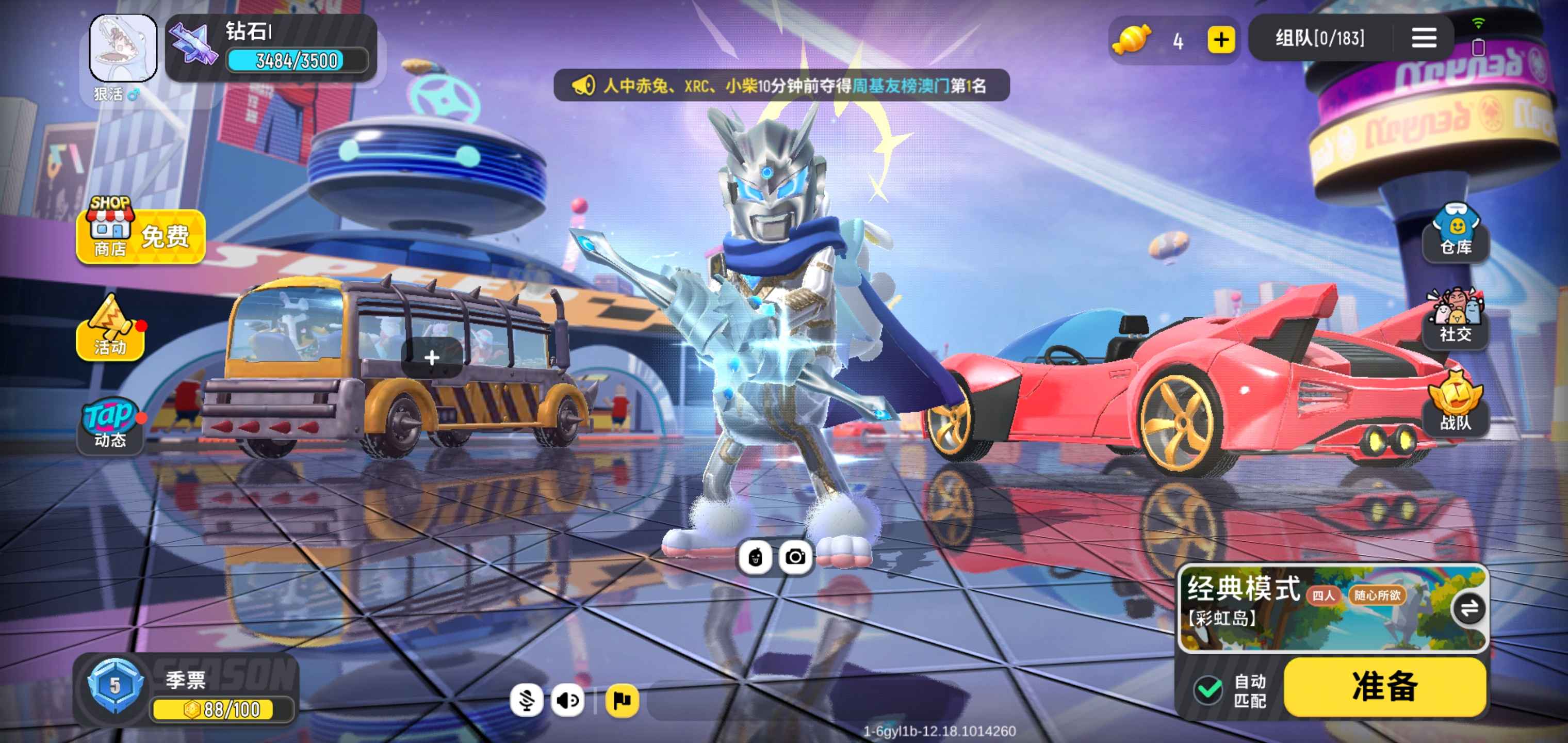Switch game mode with the swap arrows

click(x=1469, y=608)
